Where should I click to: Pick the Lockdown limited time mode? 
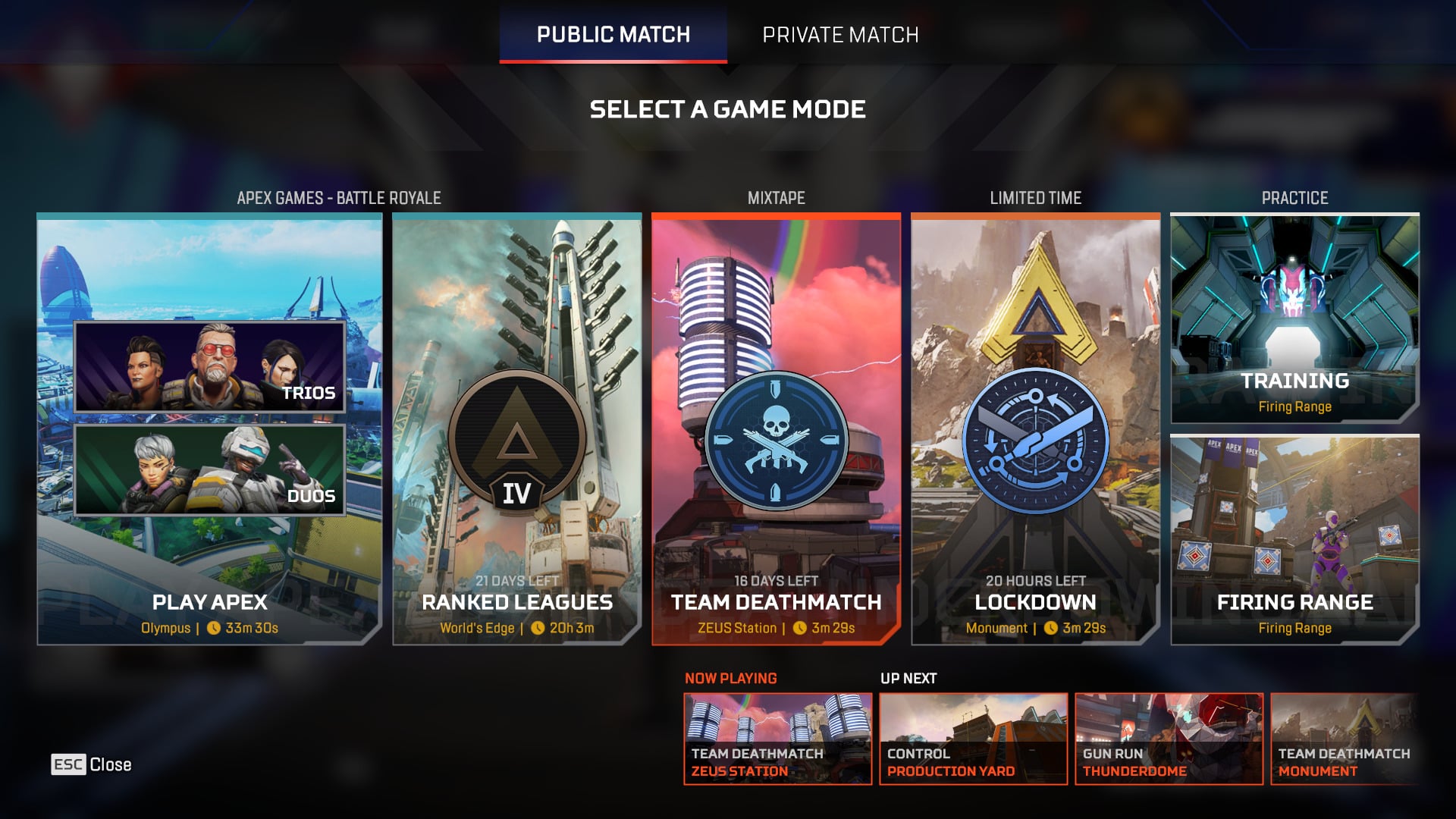pos(1035,429)
